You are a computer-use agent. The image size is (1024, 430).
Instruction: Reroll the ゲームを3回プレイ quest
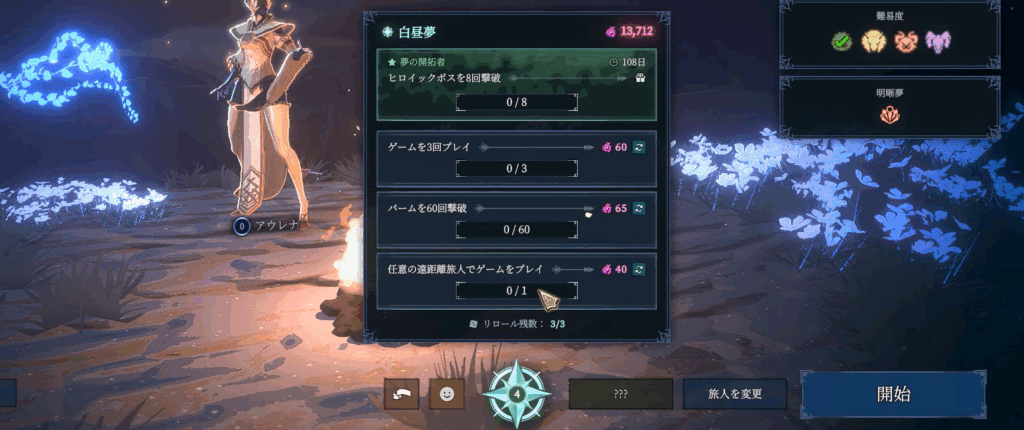pyautogui.click(x=639, y=147)
